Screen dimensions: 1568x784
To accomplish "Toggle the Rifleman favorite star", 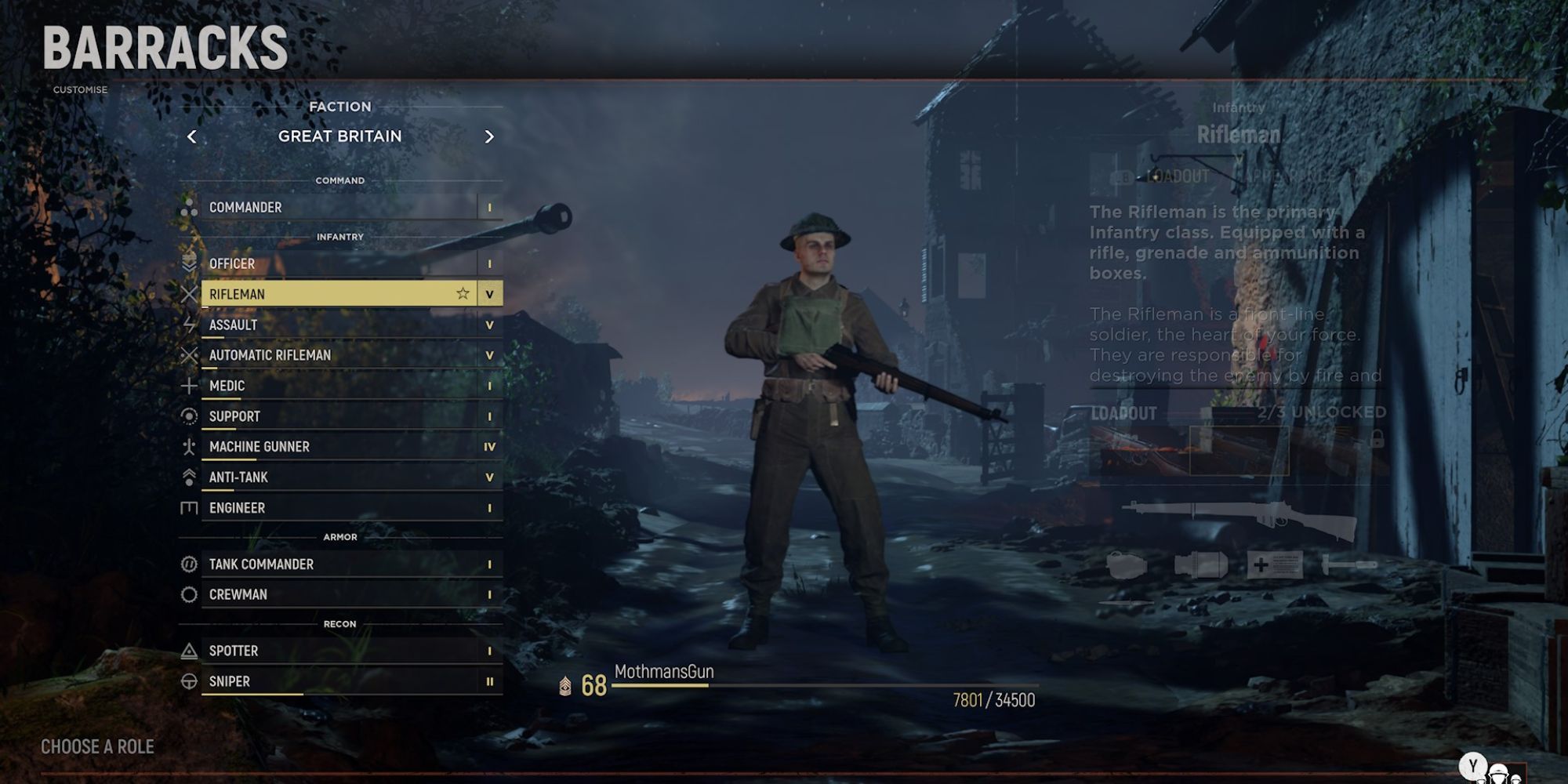I will pos(463,294).
